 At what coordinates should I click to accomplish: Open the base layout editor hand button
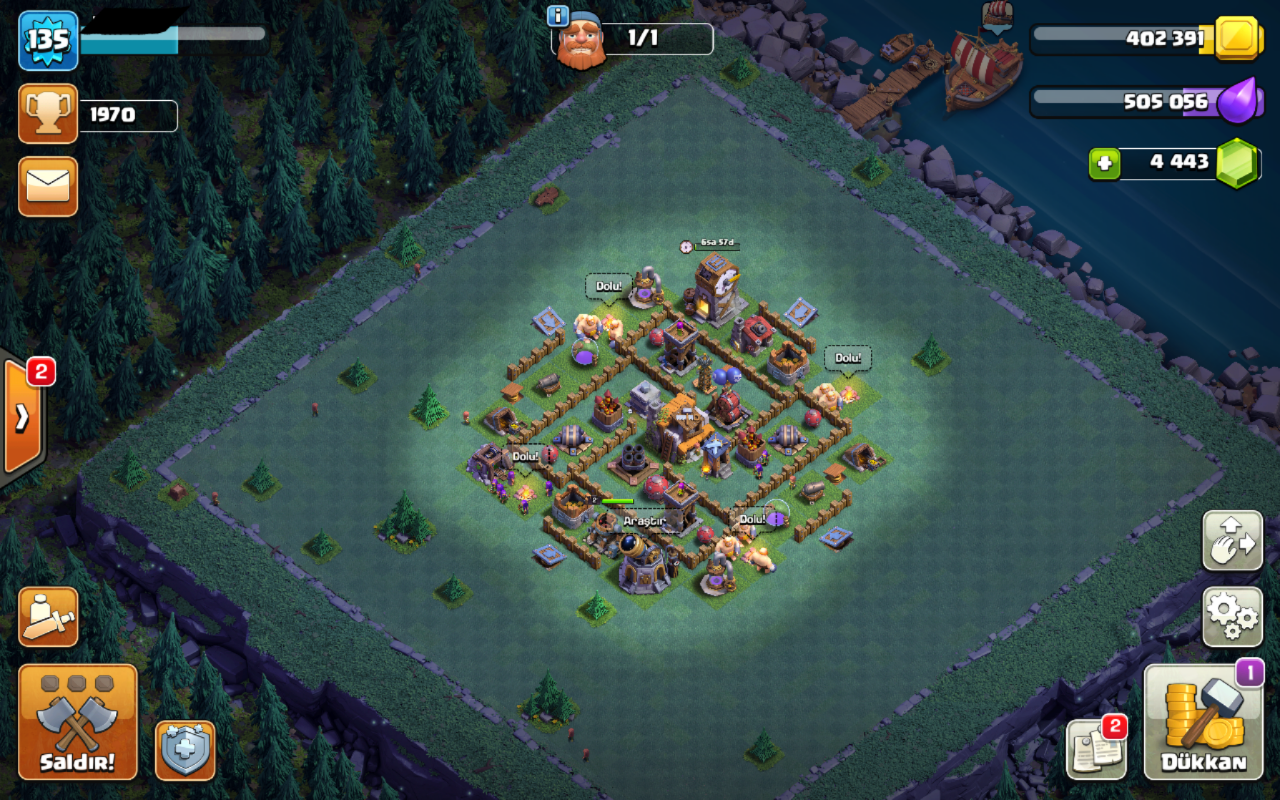1232,541
